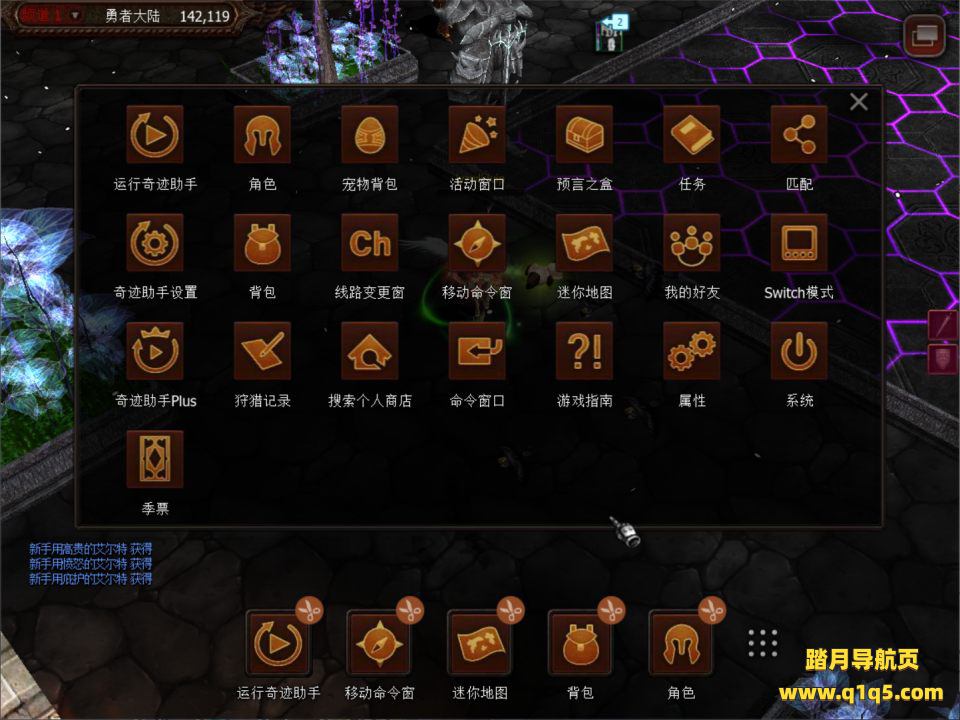This screenshot has width=960, height=720.
Task: Open the 宠物背包 pet bag
Action: [x=370, y=135]
